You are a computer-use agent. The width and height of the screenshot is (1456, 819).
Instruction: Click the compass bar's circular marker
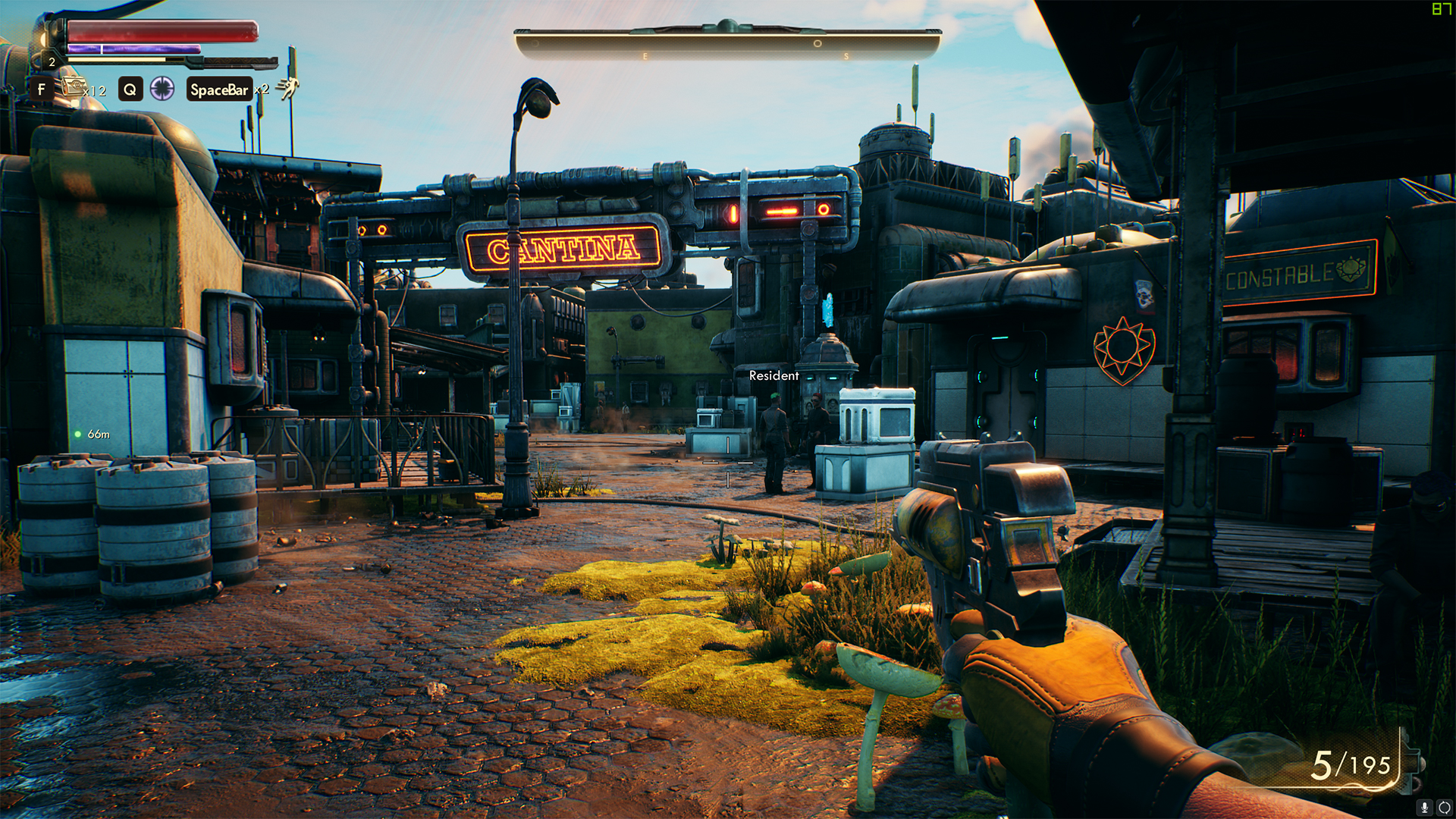(817, 44)
